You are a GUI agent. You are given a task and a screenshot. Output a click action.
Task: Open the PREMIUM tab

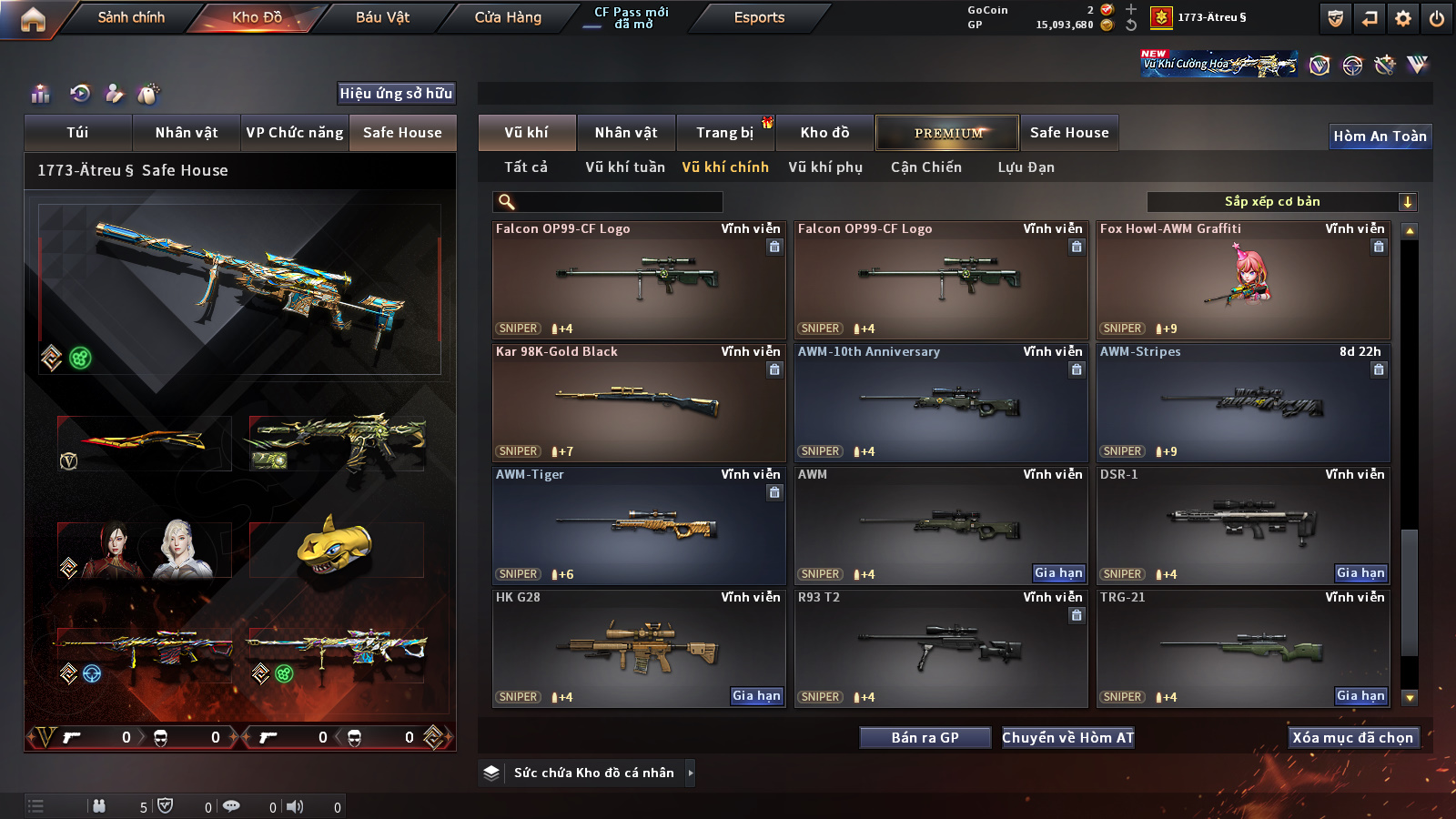(x=947, y=133)
